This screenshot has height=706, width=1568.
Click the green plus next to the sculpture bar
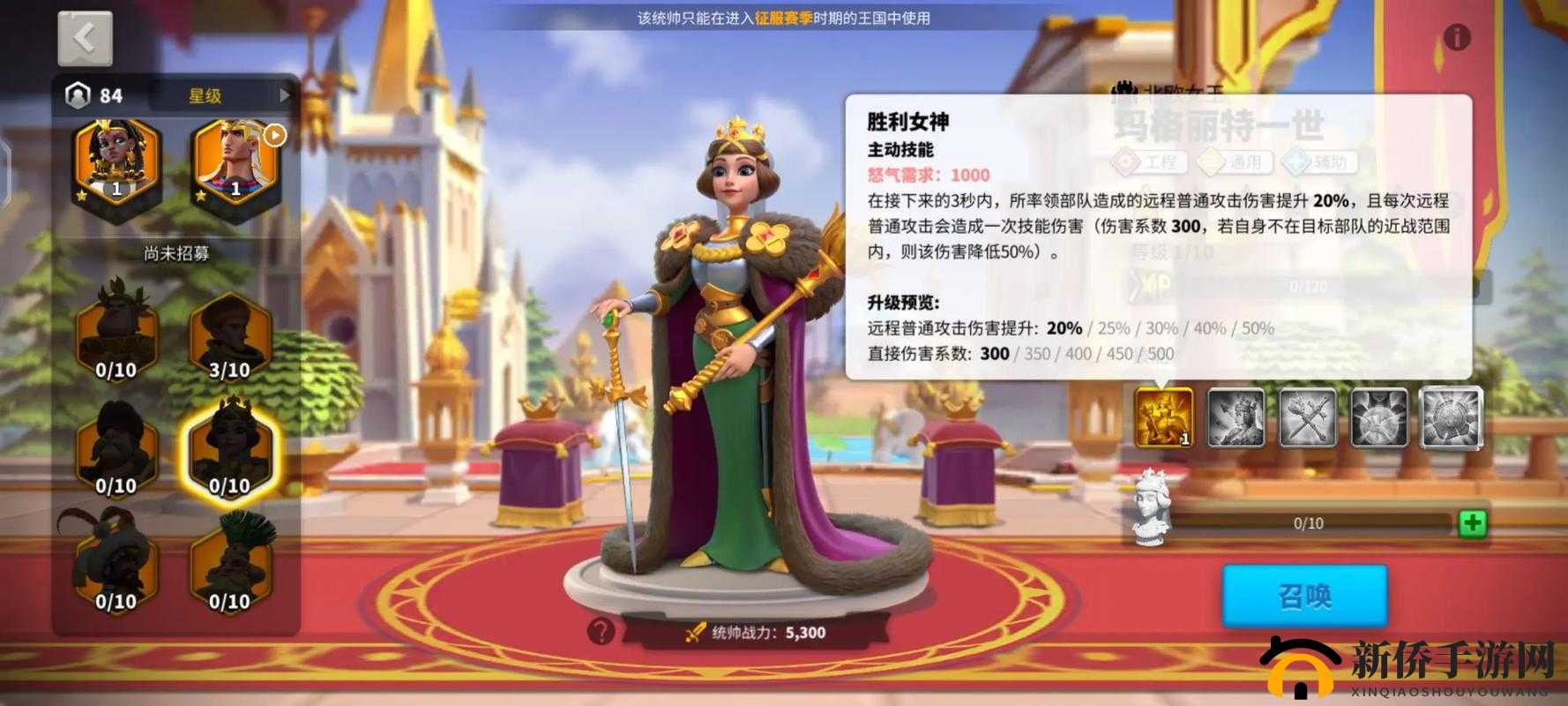pyautogui.click(x=1471, y=523)
